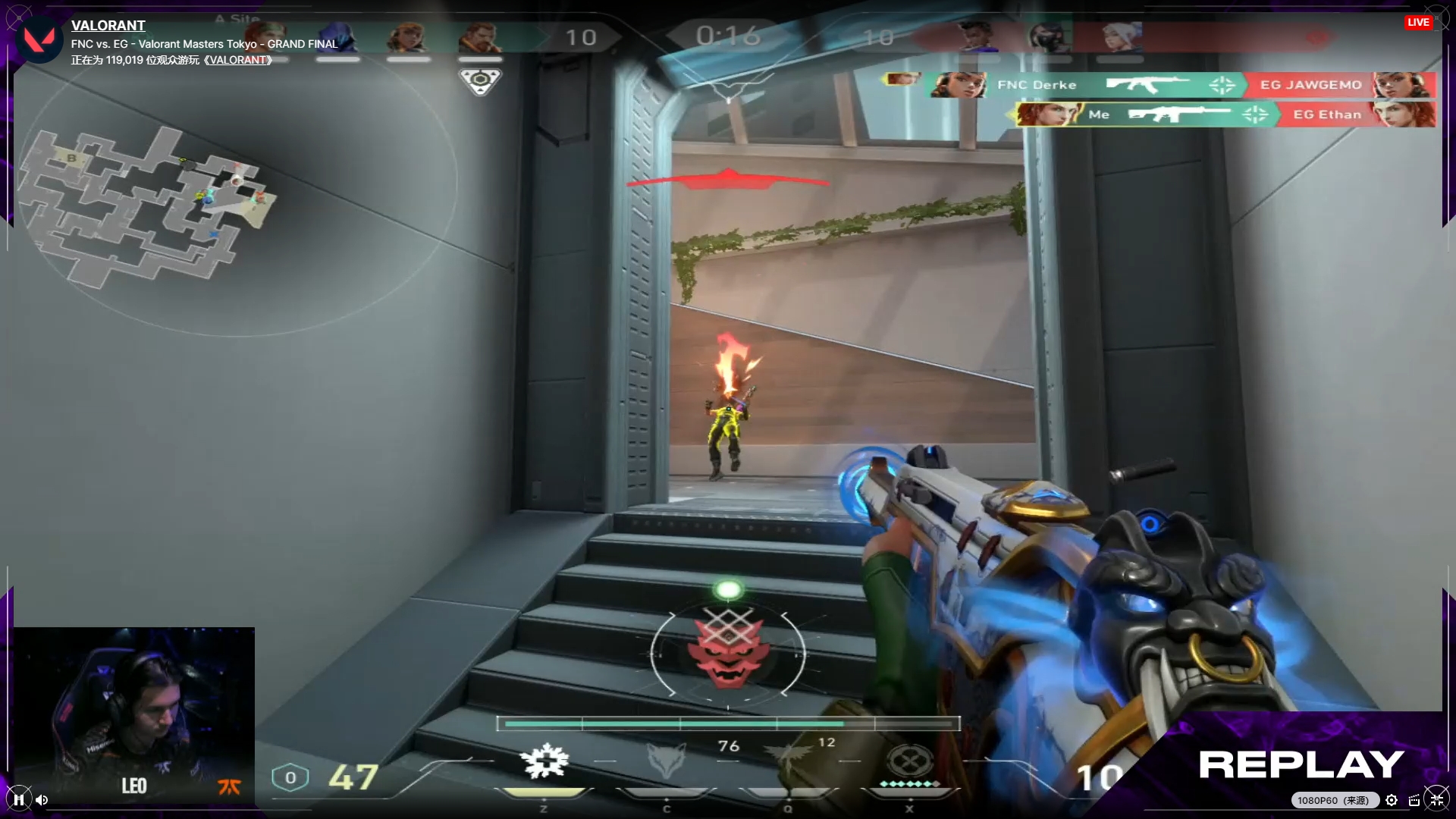Click the LEO player webcam panel

134,714
